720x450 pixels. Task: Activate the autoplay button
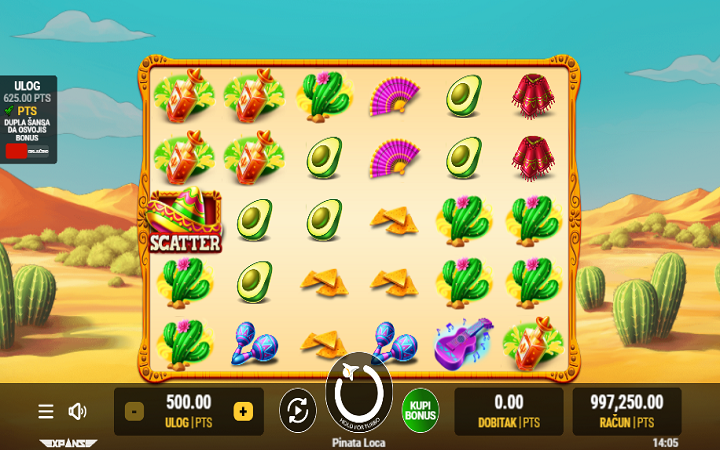(x=297, y=411)
